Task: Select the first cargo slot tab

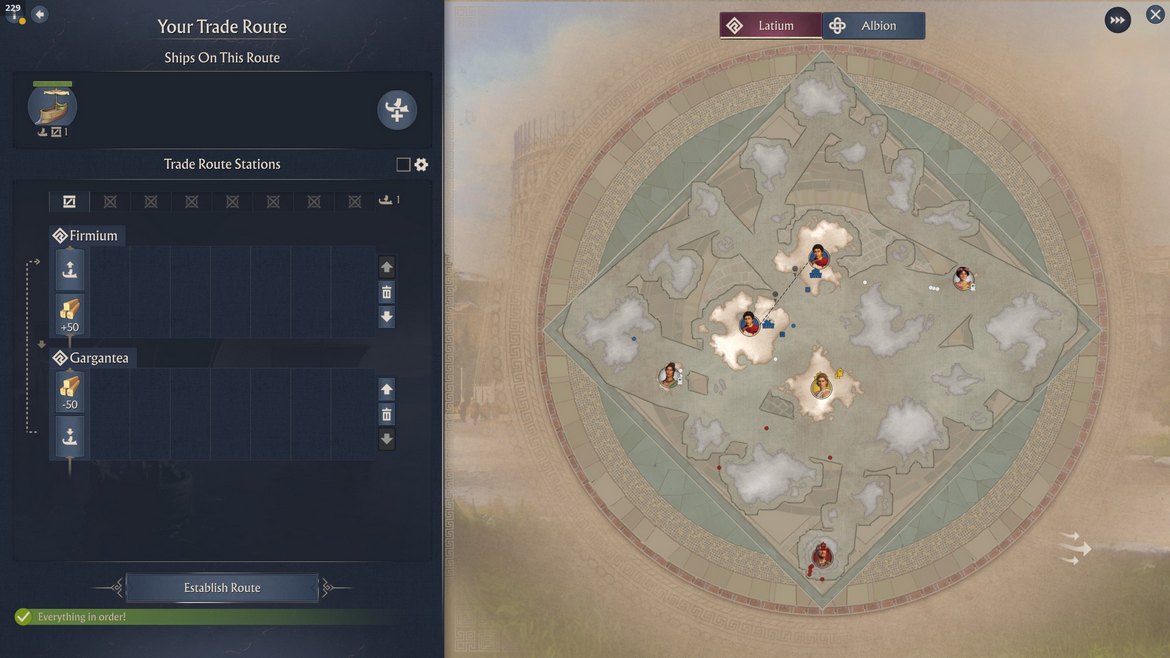Action: pos(69,201)
